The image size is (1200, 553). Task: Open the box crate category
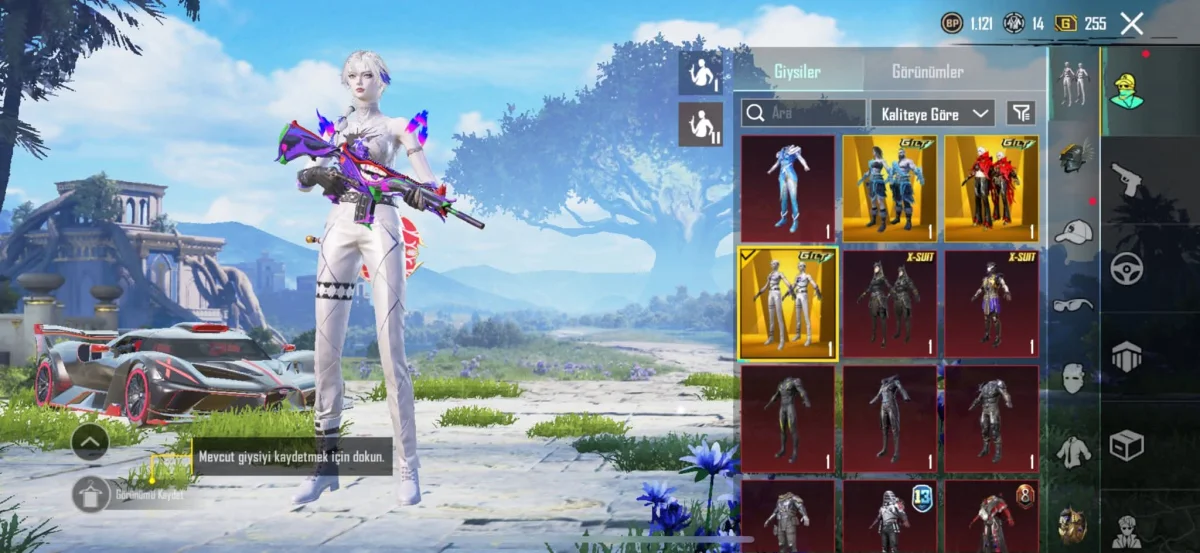click(1128, 444)
